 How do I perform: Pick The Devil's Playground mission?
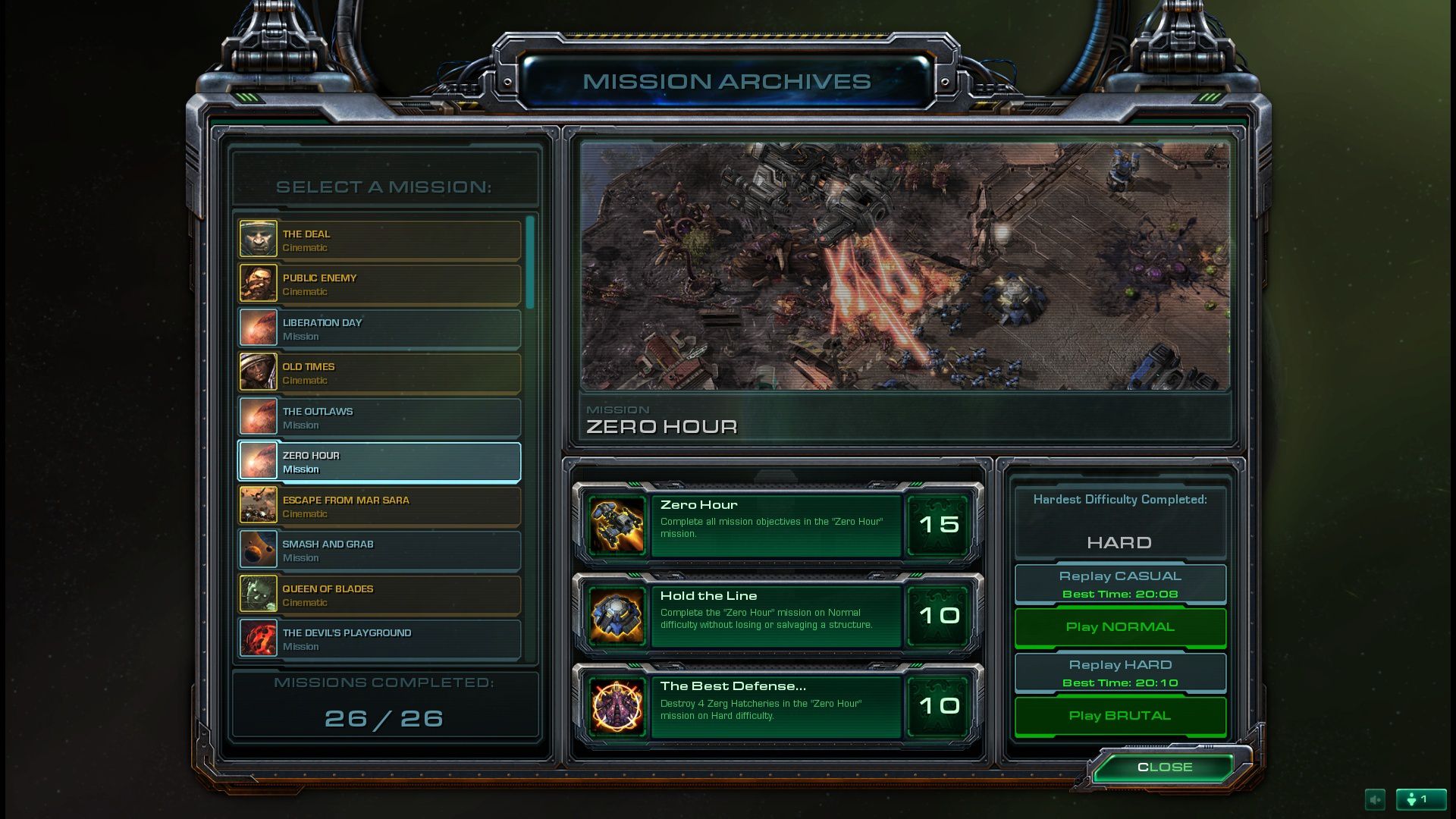coord(379,639)
